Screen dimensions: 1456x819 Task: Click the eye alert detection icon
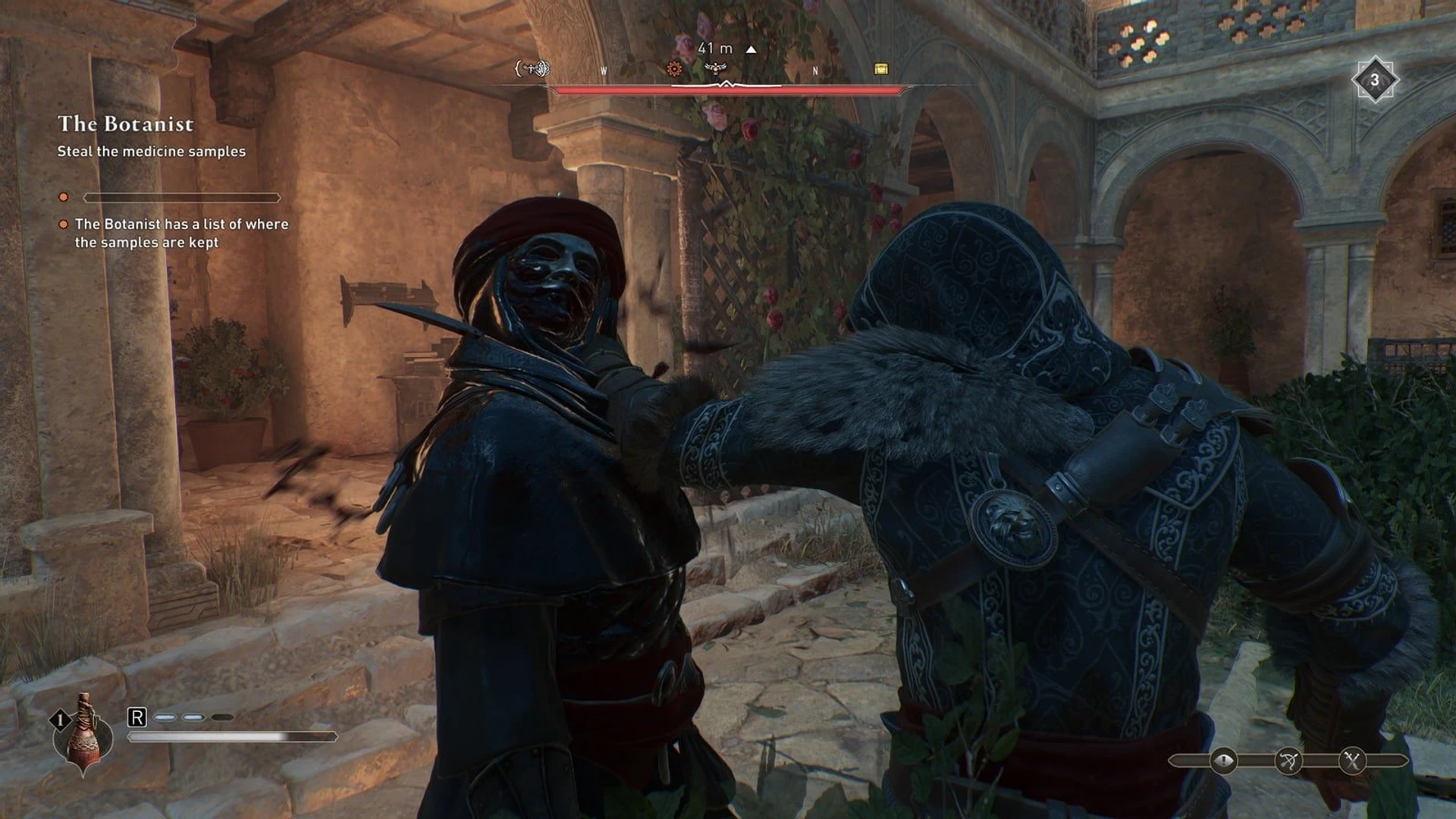(x=1223, y=760)
